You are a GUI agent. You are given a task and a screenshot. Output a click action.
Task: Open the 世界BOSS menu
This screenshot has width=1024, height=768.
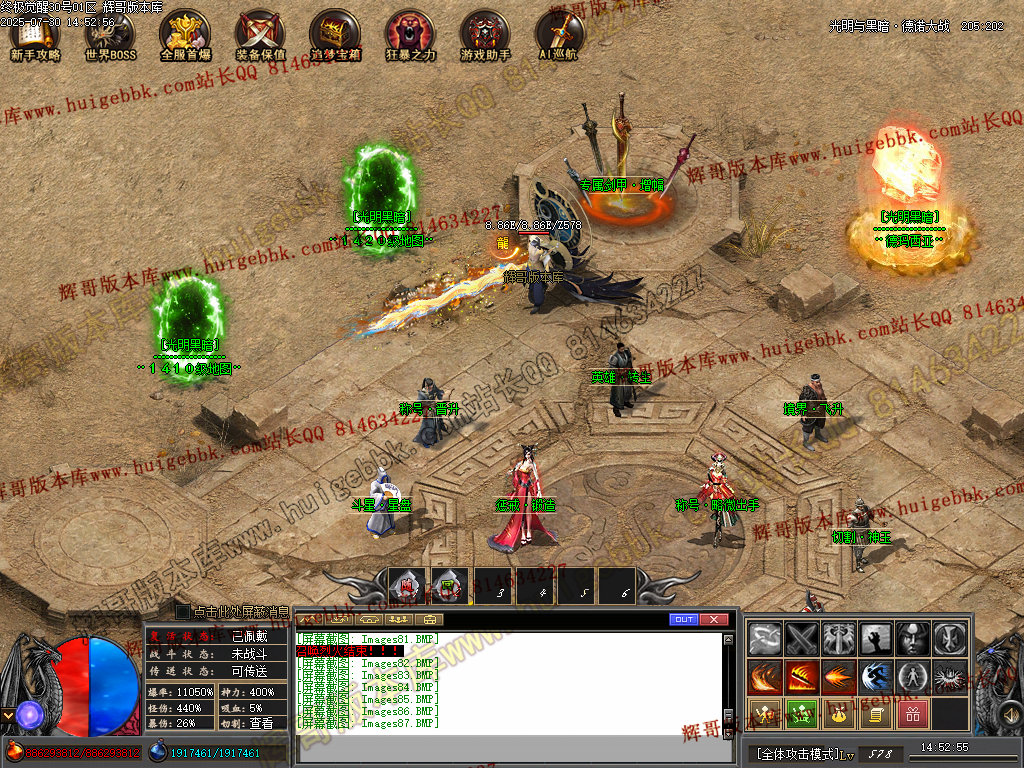coord(110,36)
